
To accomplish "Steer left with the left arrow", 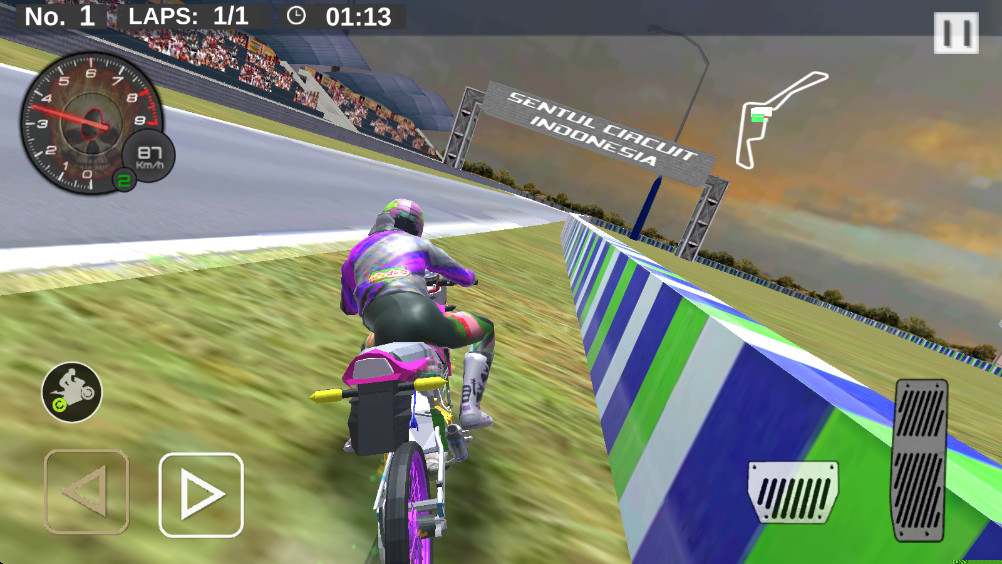I will 86,492.
